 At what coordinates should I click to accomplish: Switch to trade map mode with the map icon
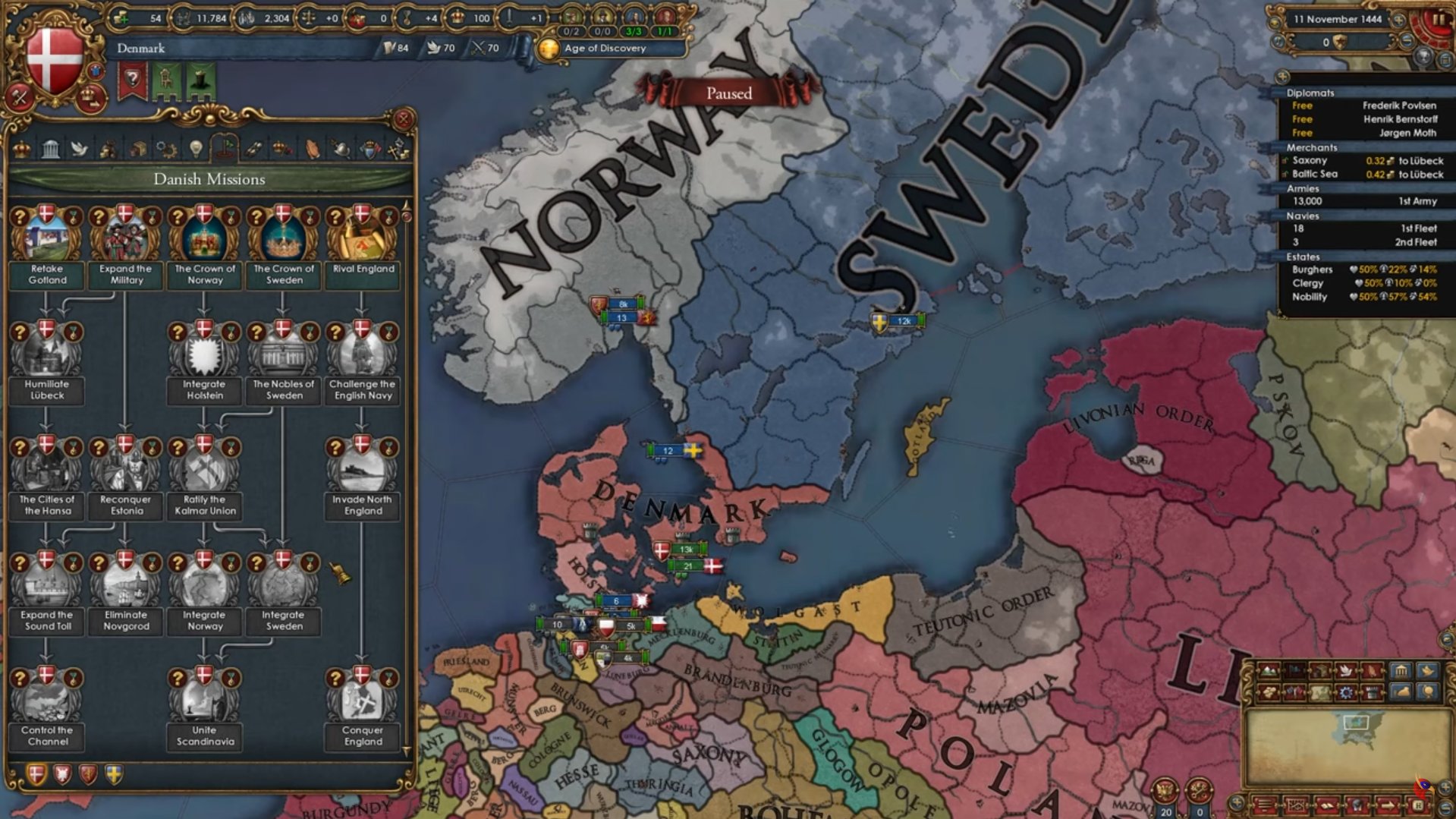tap(1320, 691)
